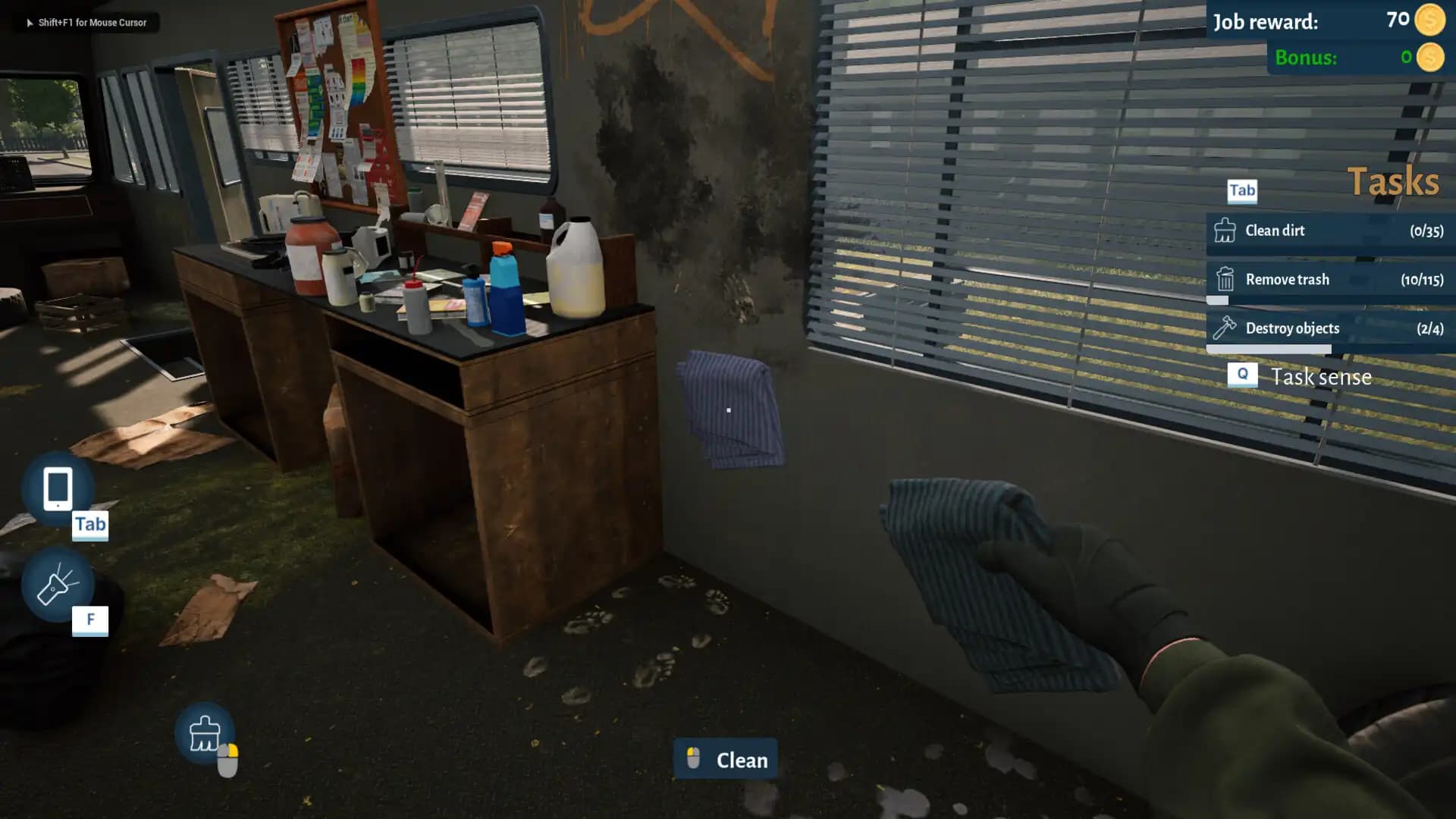Open the phone with the Tab icon
This screenshot has height=819, width=1456.
[57, 489]
